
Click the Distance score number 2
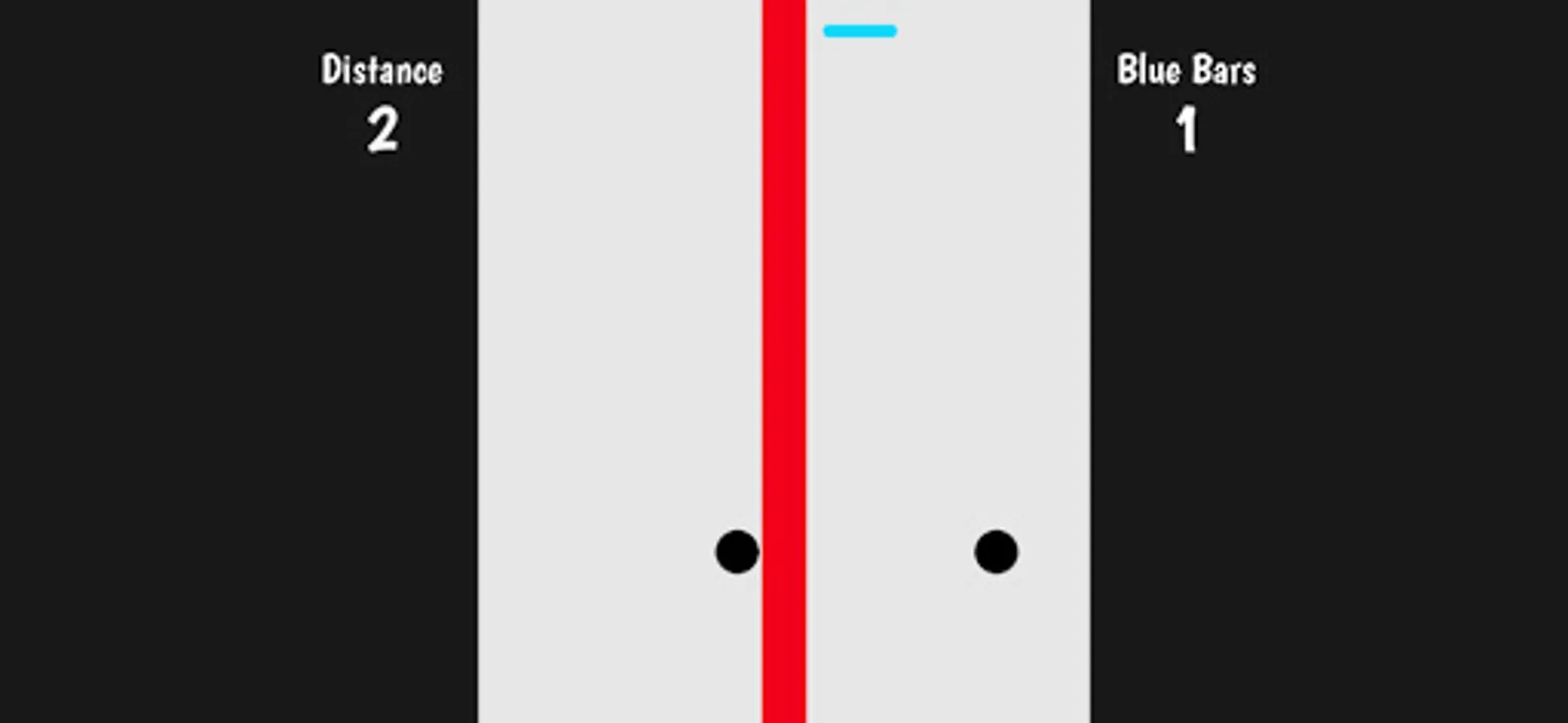coord(381,129)
